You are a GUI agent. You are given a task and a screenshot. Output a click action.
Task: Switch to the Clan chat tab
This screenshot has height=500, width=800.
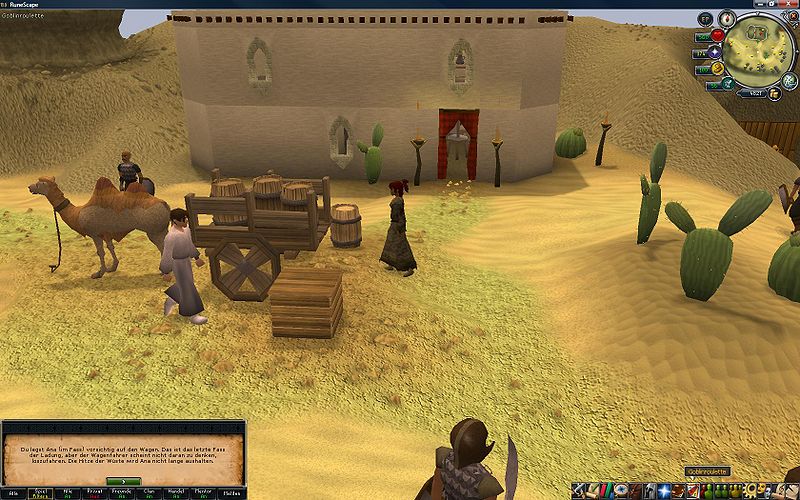149,493
